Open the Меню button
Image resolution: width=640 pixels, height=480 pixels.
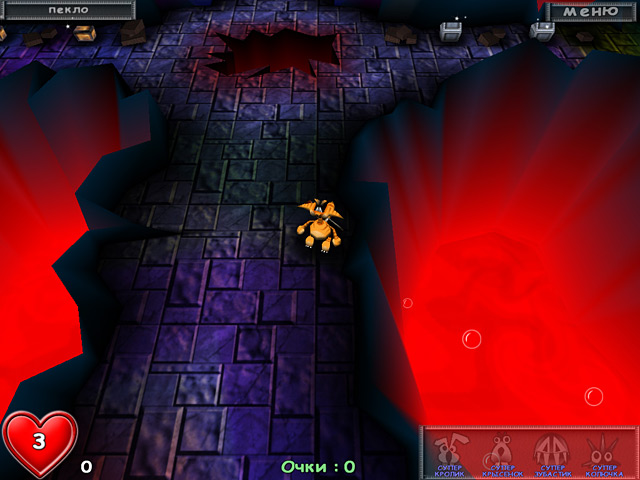pos(592,11)
